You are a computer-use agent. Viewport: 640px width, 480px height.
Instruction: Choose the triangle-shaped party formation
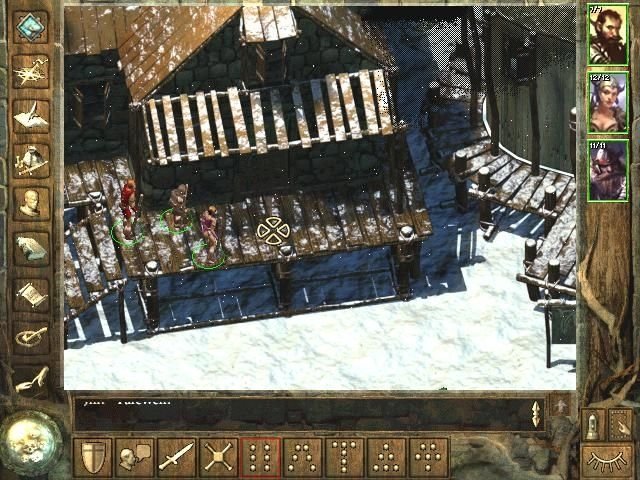pos(385,458)
